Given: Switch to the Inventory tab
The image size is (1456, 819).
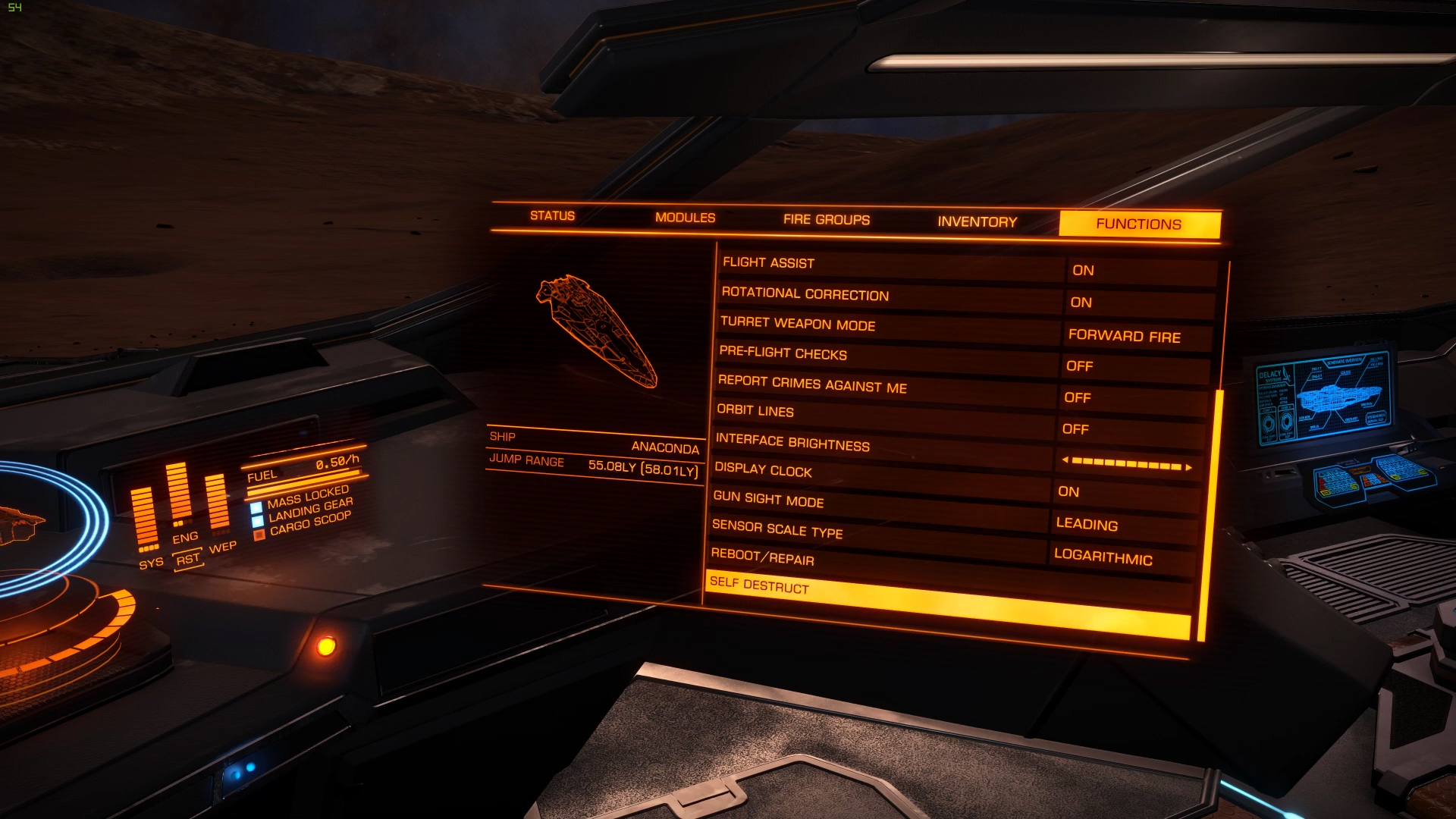Looking at the screenshot, I should tap(977, 221).
